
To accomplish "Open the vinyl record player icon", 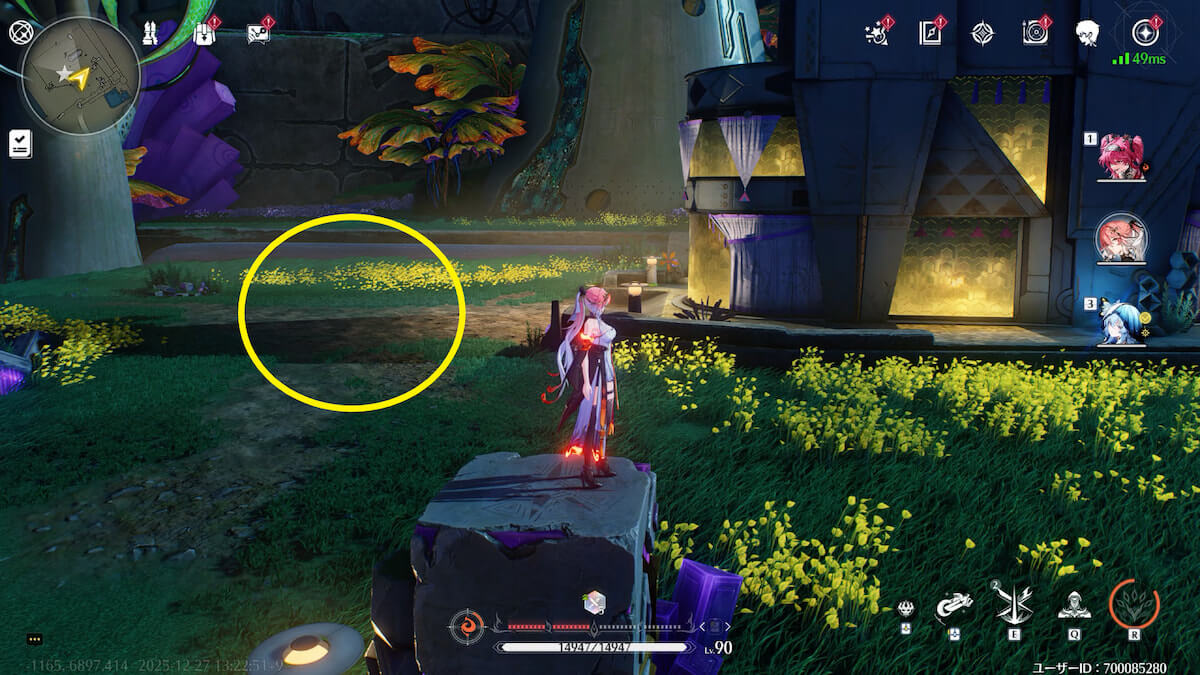I will coord(1035,33).
